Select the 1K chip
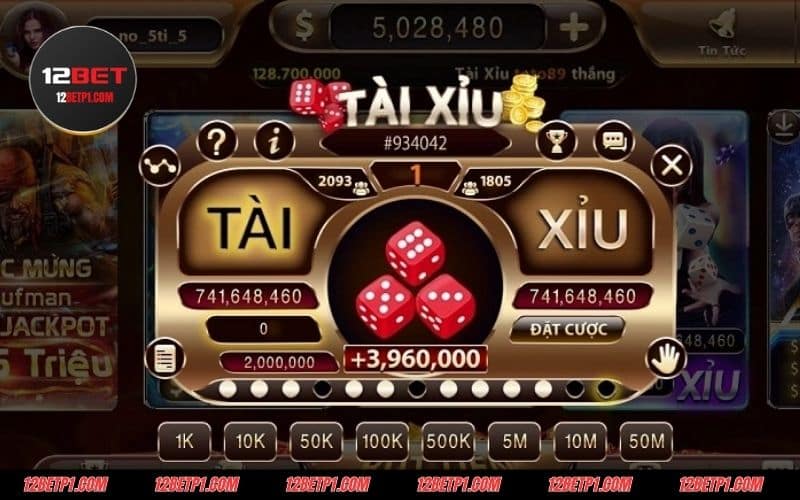The image size is (800, 500). [x=184, y=440]
